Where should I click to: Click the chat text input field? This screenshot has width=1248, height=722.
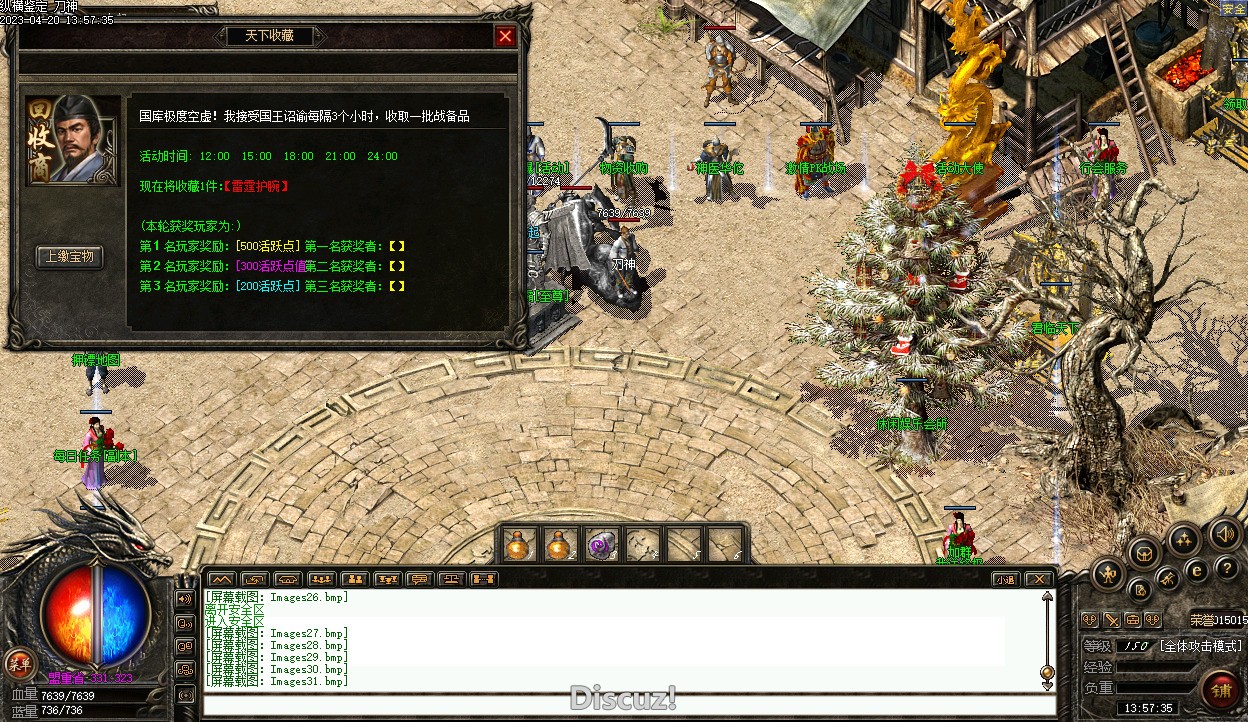pos(620,704)
